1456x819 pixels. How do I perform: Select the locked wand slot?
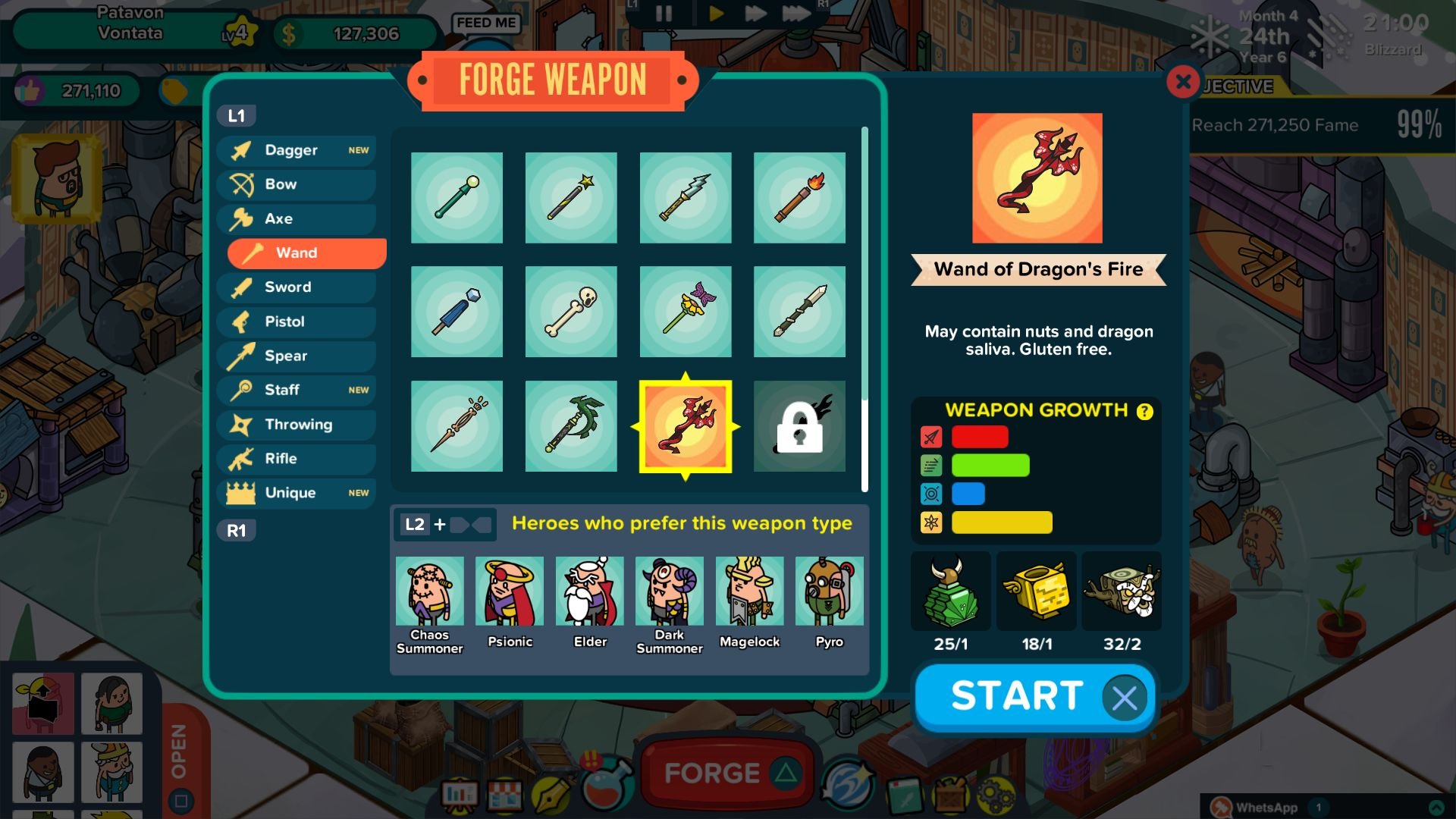[x=799, y=426]
